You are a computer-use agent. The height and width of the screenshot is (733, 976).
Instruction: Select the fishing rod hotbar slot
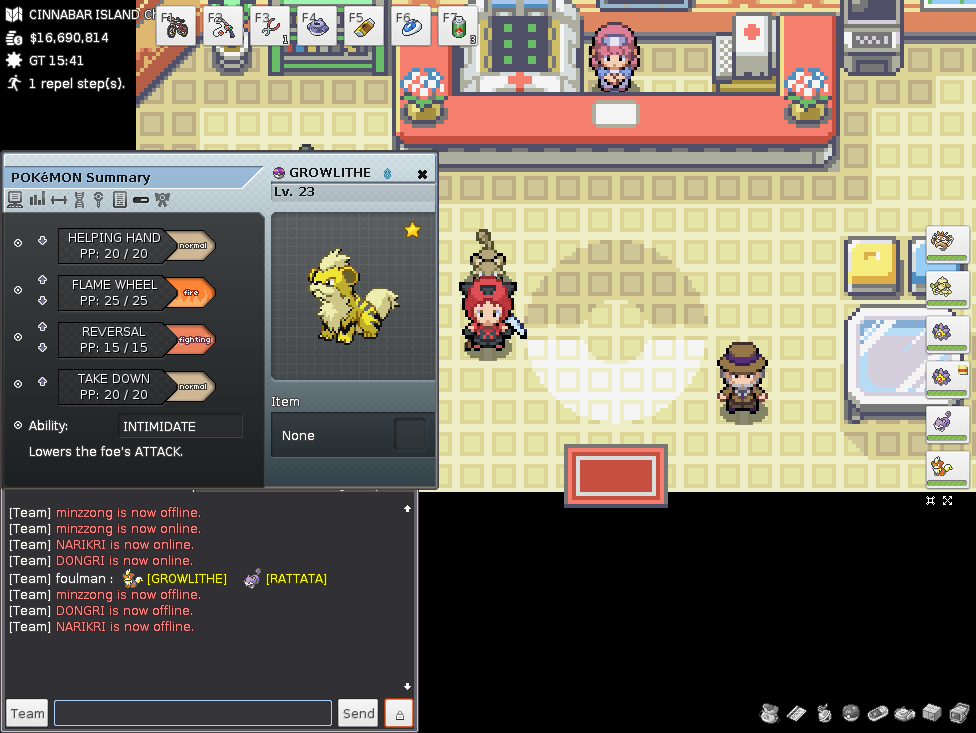click(x=224, y=26)
